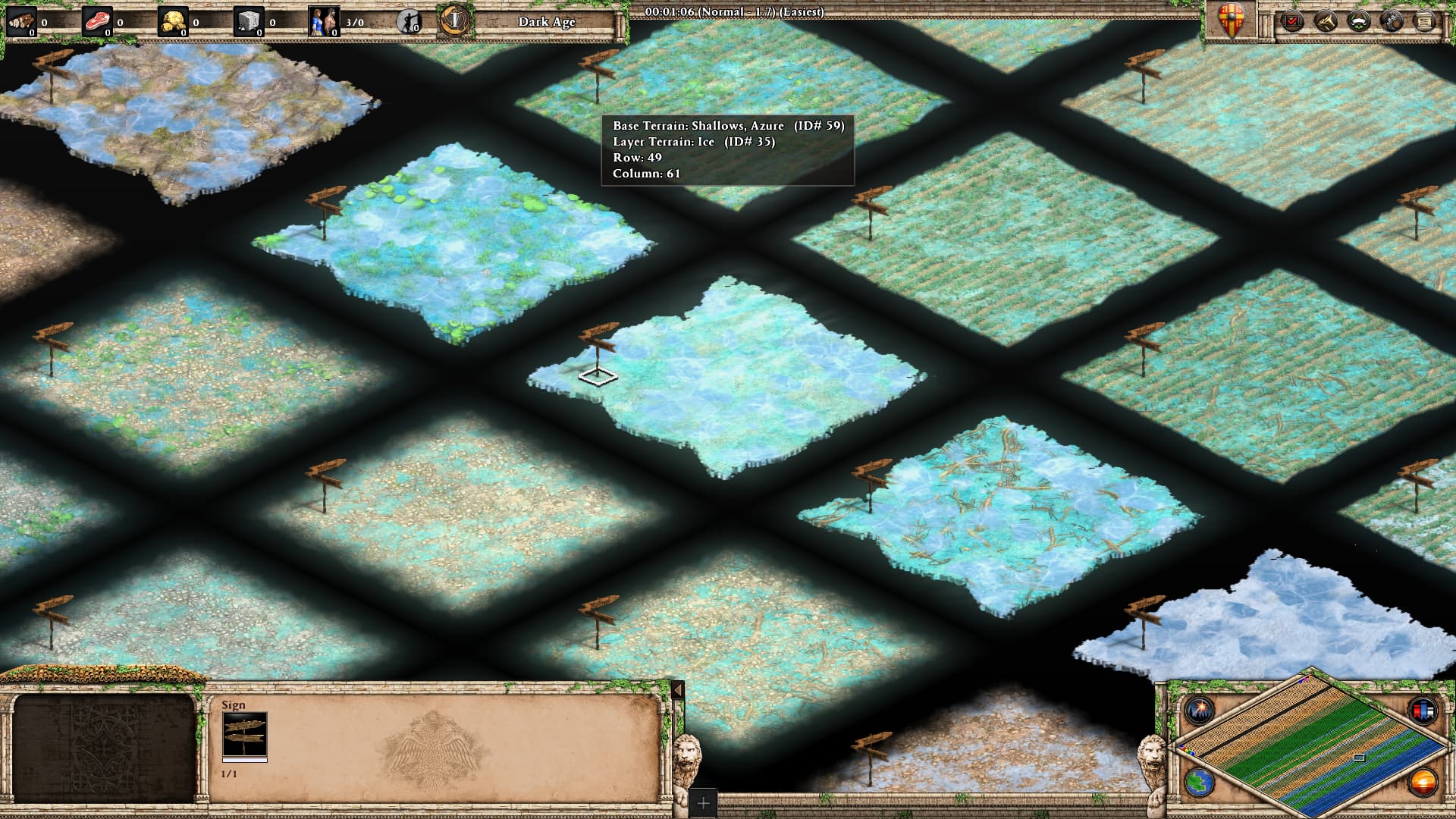This screenshot has width=1456, height=819.
Task: Click the sunset icon beside the minimap
Action: [x=1423, y=782]
